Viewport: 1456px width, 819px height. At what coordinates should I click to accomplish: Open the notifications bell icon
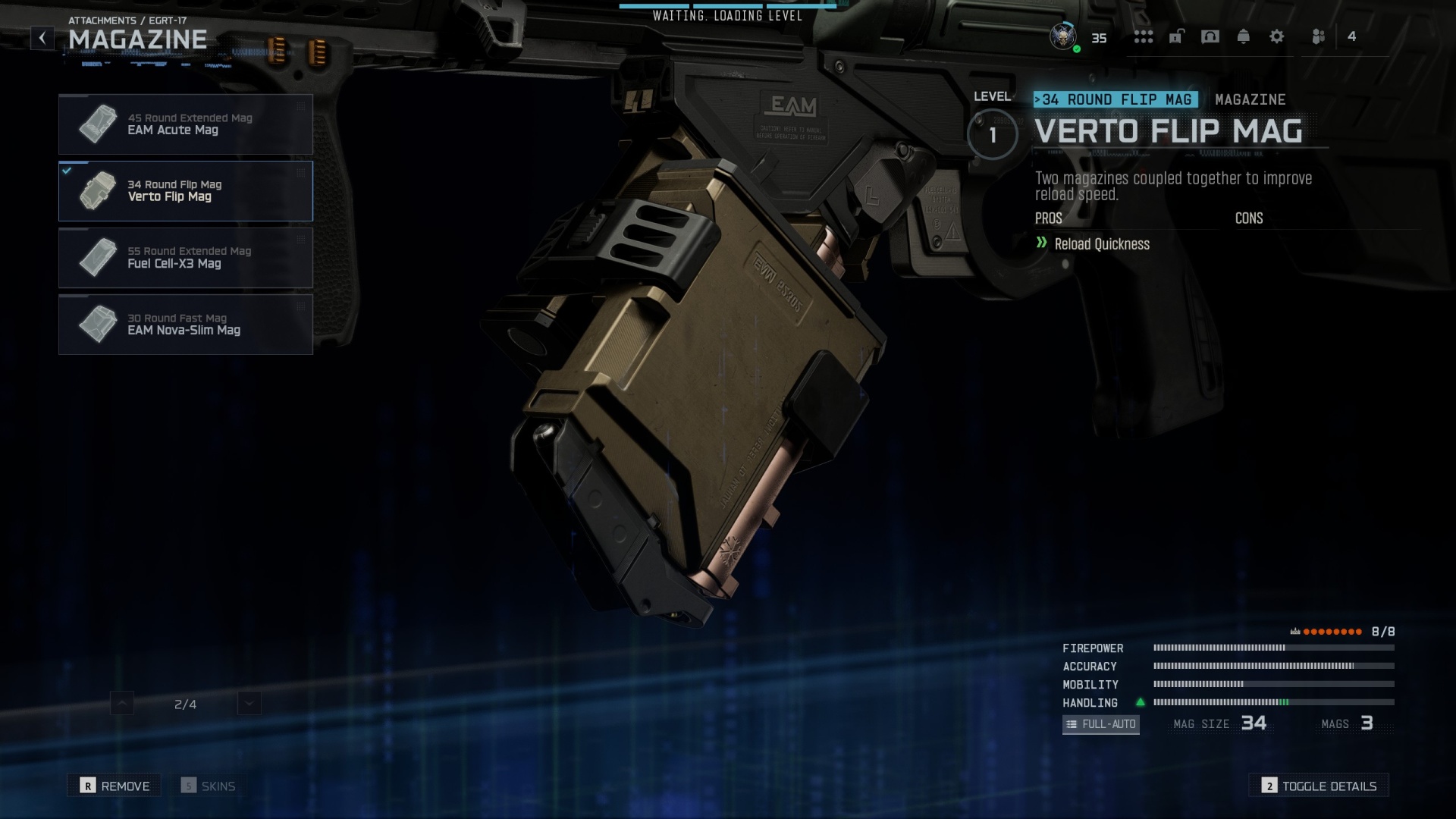pyautogui.click(x=1244, y=37)
